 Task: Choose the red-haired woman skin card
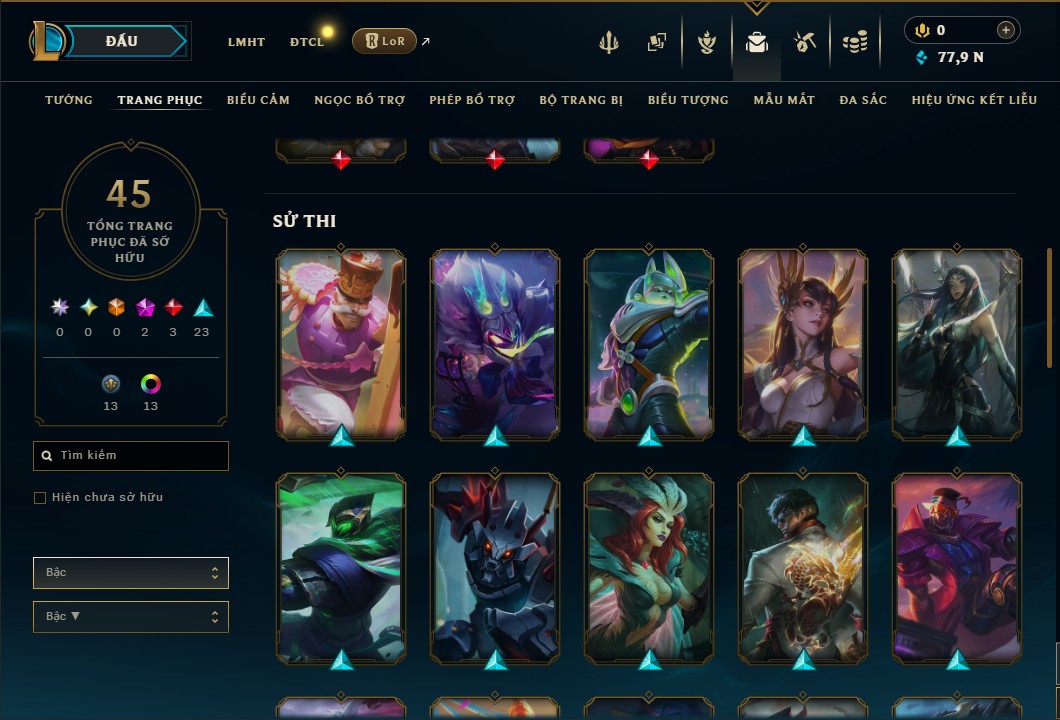coord(649,567)
